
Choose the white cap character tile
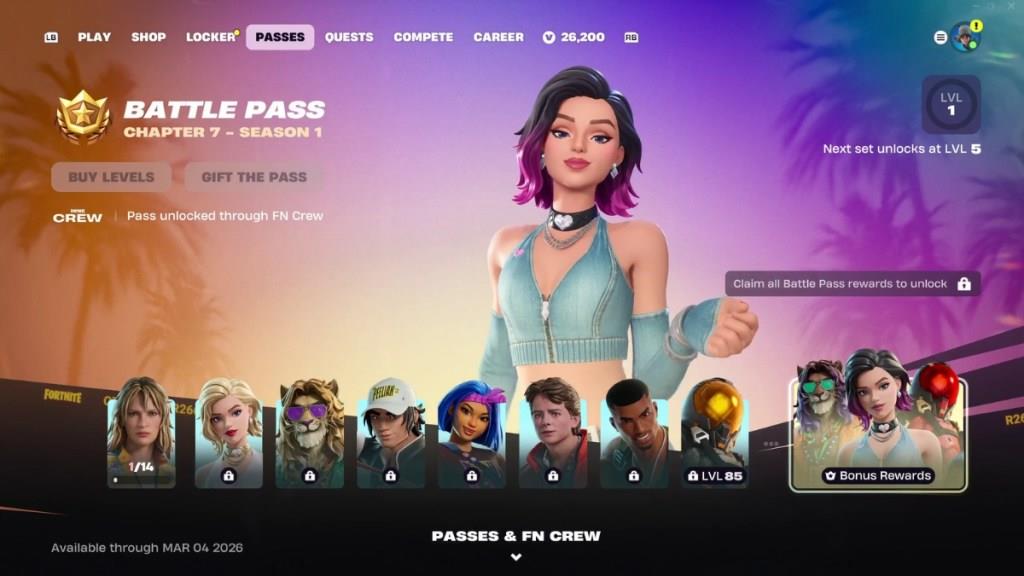[390, 432]
